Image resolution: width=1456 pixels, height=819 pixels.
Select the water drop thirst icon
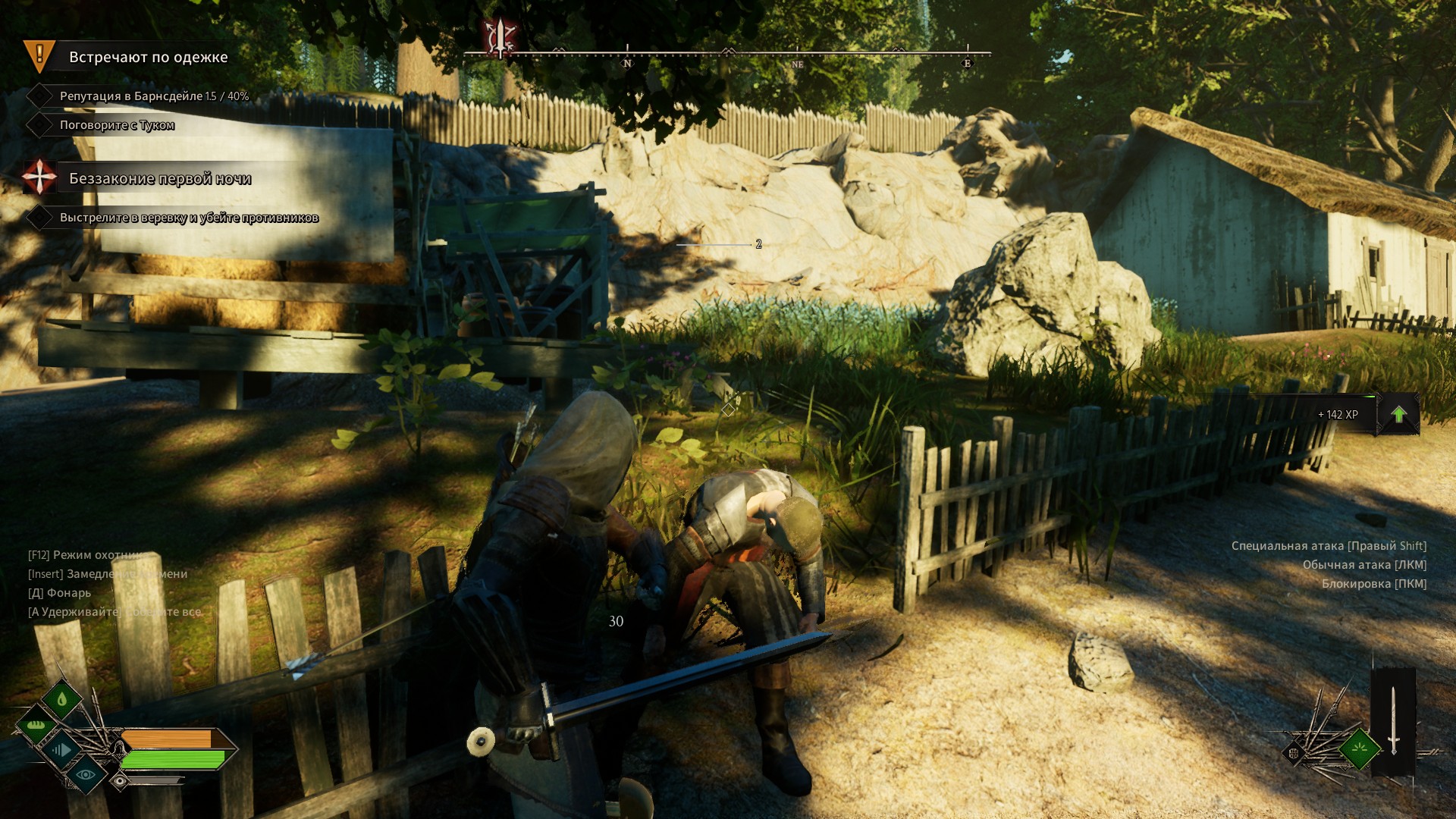(x=62, y=698)
